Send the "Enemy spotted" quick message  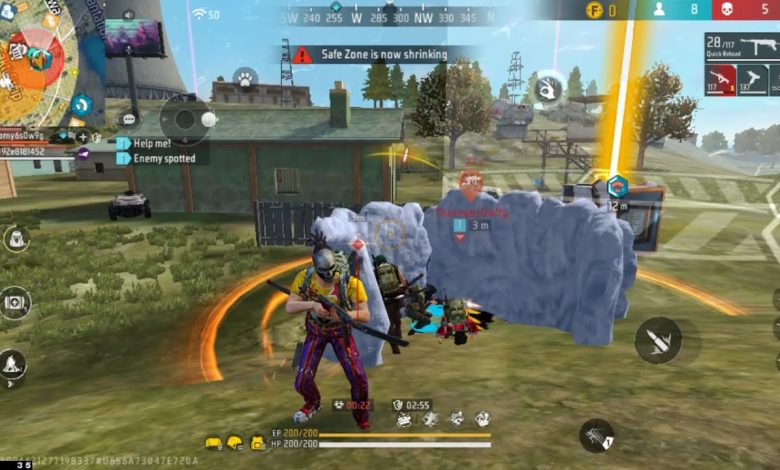160,158
